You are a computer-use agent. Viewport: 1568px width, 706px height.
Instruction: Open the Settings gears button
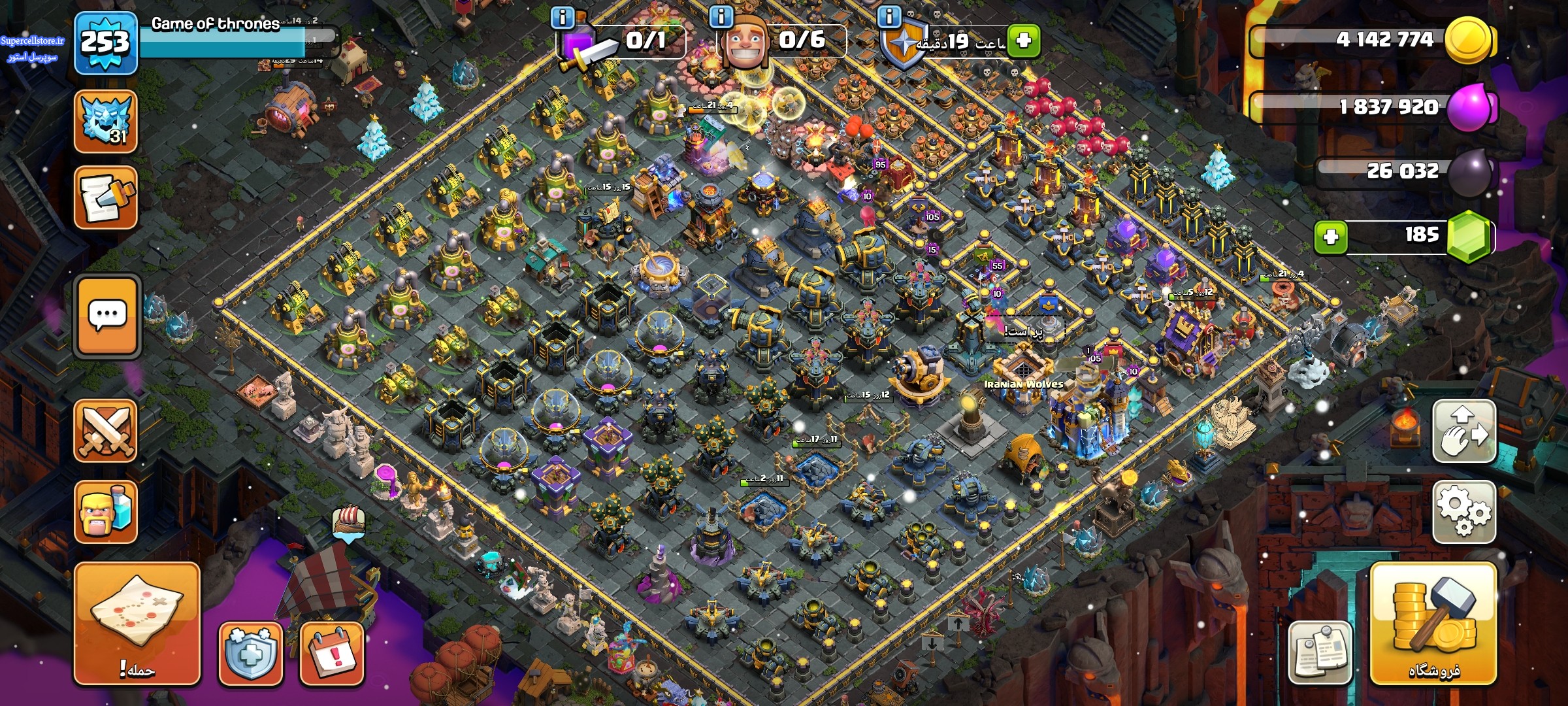tap(1464, 511)
